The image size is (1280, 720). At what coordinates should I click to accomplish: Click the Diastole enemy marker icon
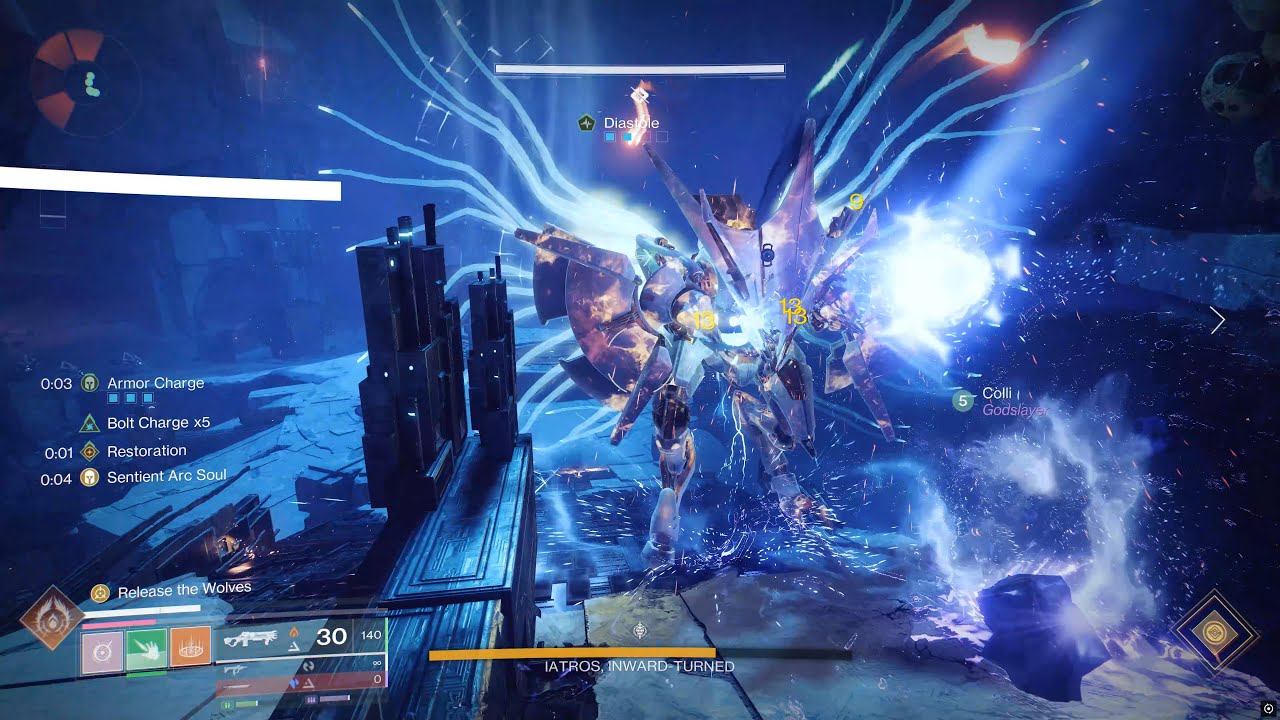point(587,123)
